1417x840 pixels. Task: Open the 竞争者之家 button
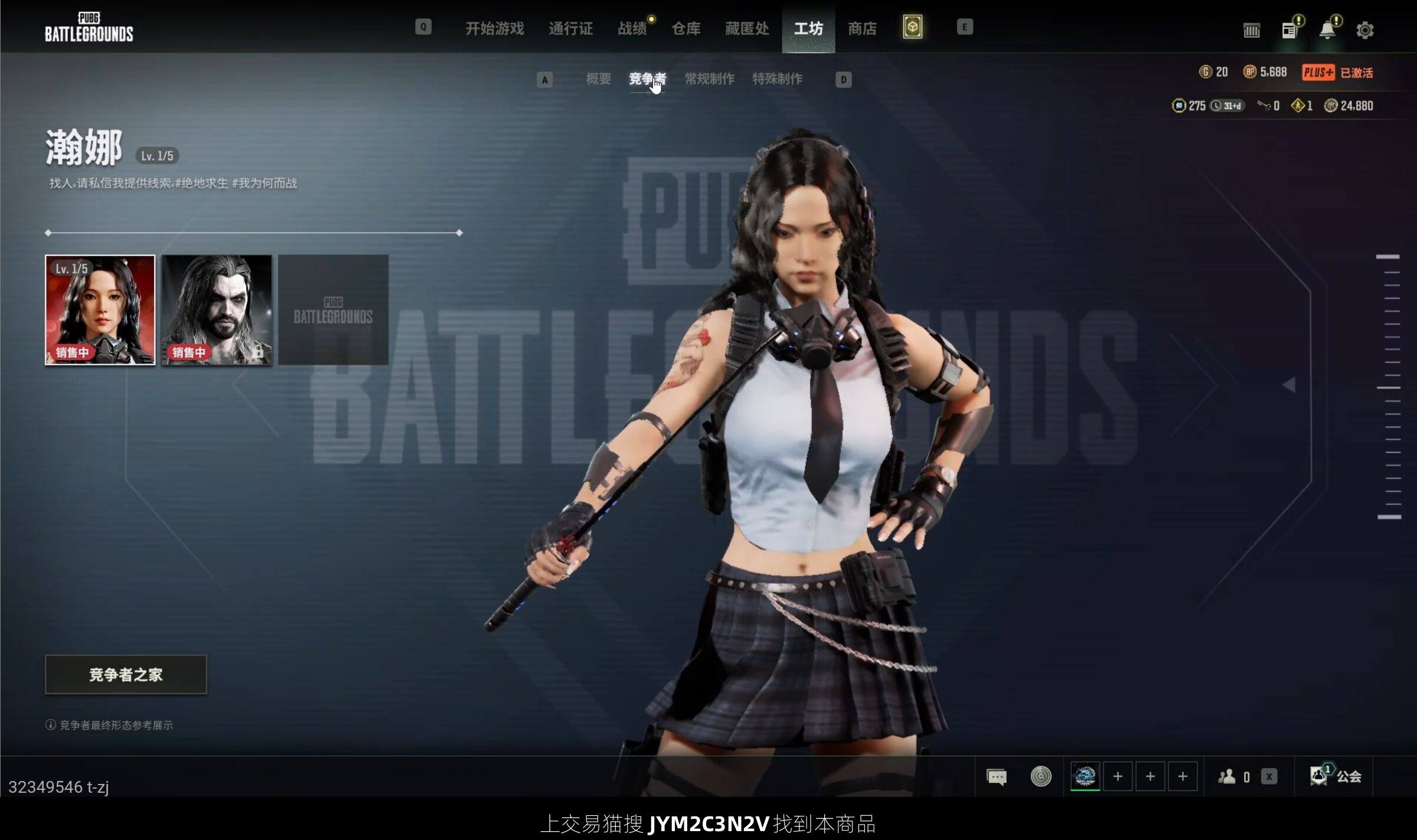(x=126, y=675)
